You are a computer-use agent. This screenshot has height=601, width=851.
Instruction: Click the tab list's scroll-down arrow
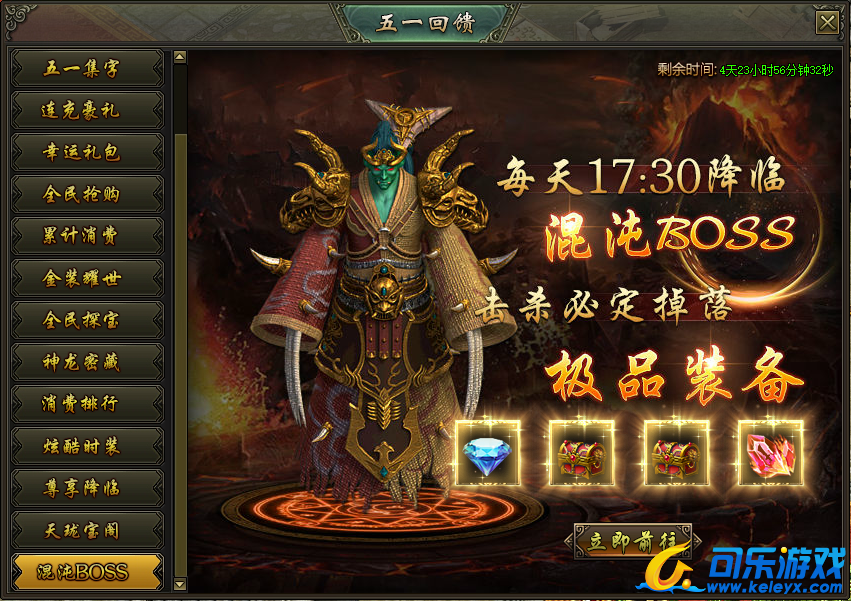click(180, 583)
